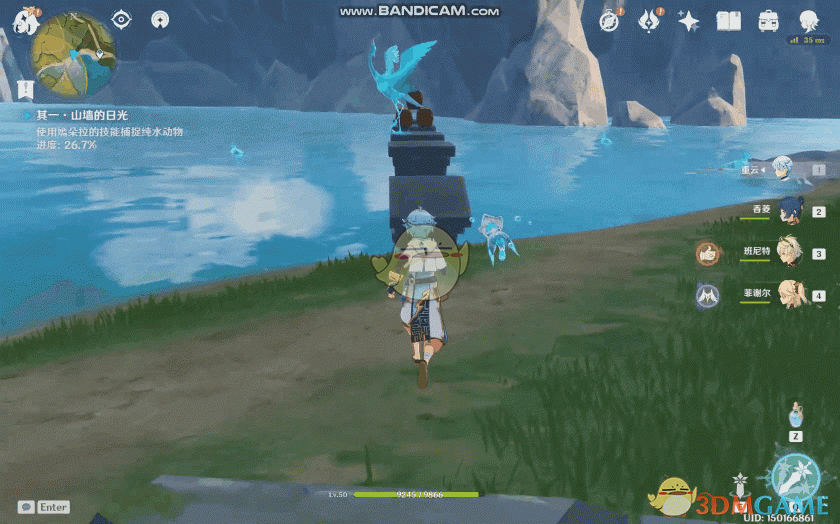Open the Wish star icon
Viewport: 840px width, 524px height.
click(689, 20)
